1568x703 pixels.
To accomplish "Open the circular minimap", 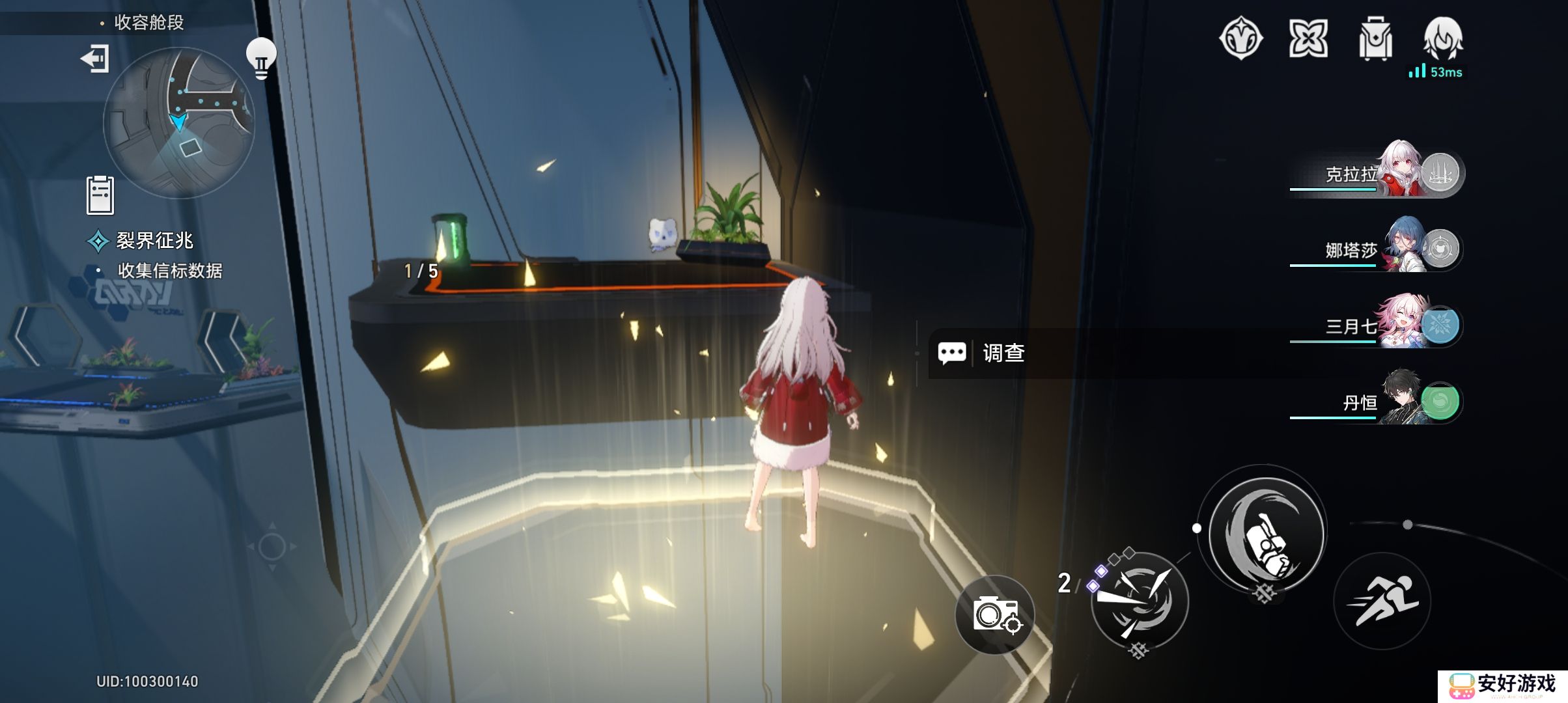I will tap(178, 122).
